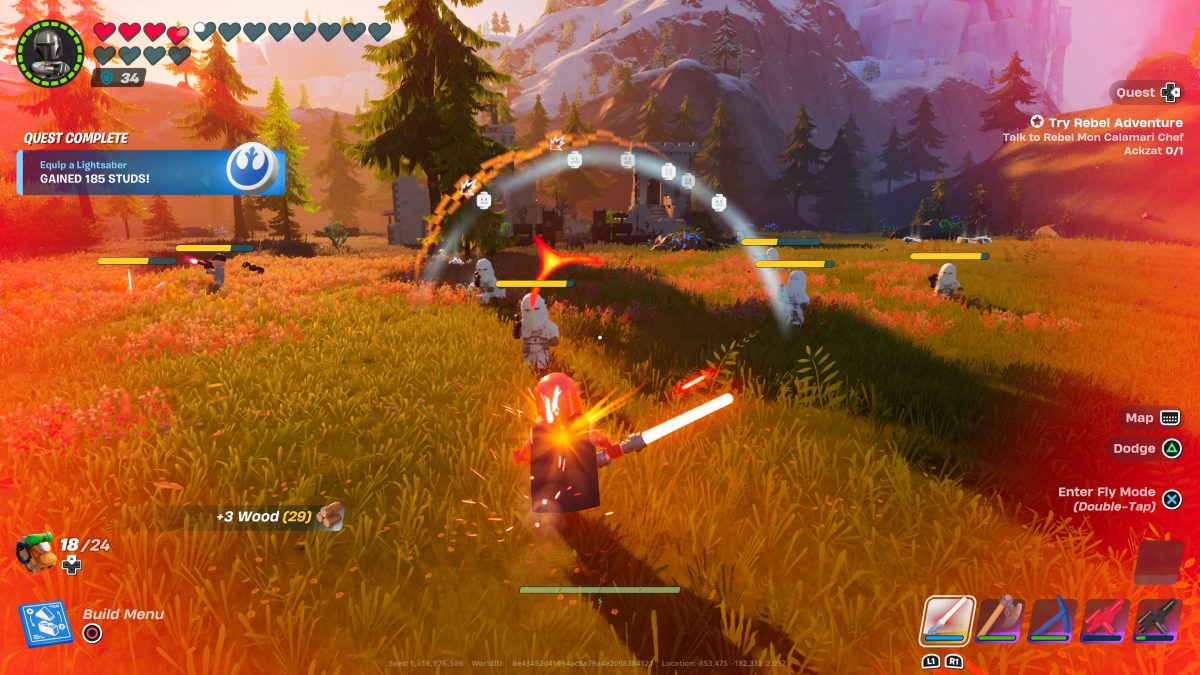Switch to the black blaster slot
The height and width of the screenshot is (675, 1200).
click(1157, 619)
